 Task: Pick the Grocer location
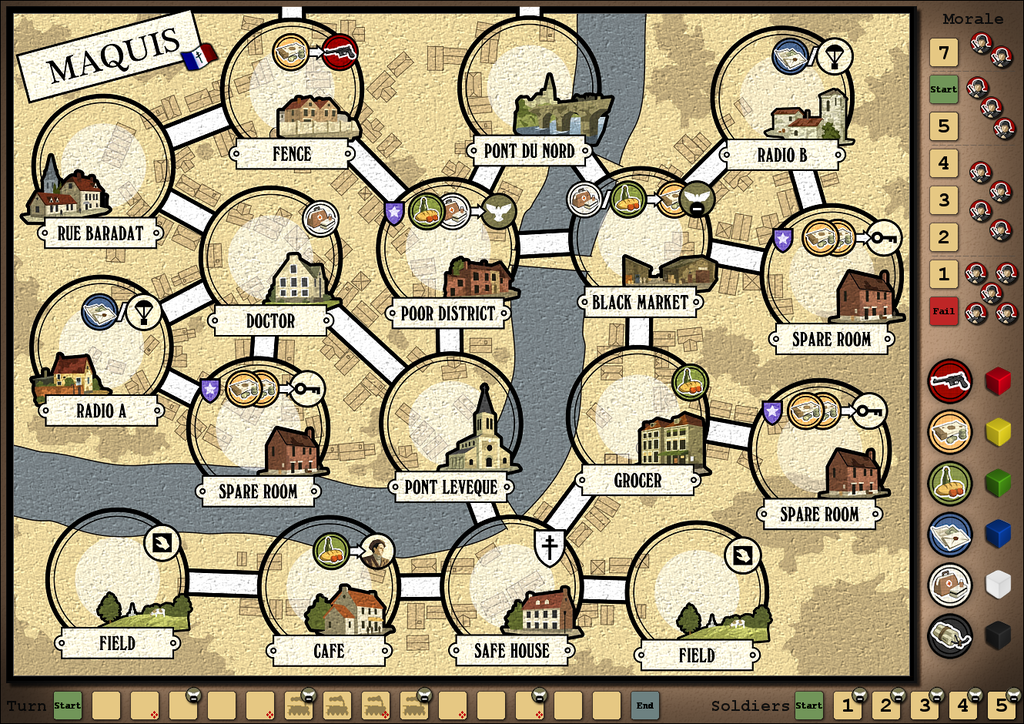click(638, 418)
